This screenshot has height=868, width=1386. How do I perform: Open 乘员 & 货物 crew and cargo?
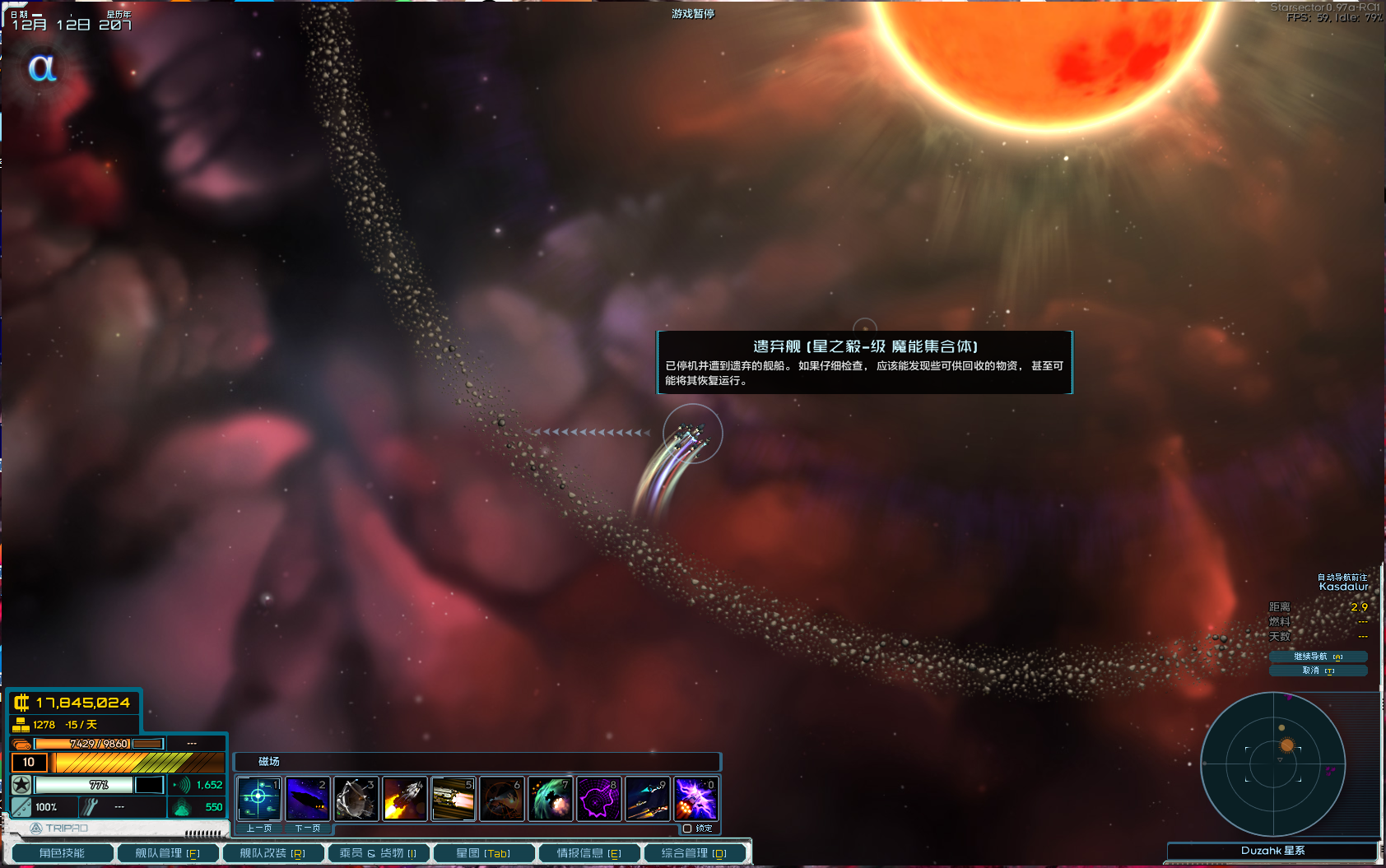point(378,853)
